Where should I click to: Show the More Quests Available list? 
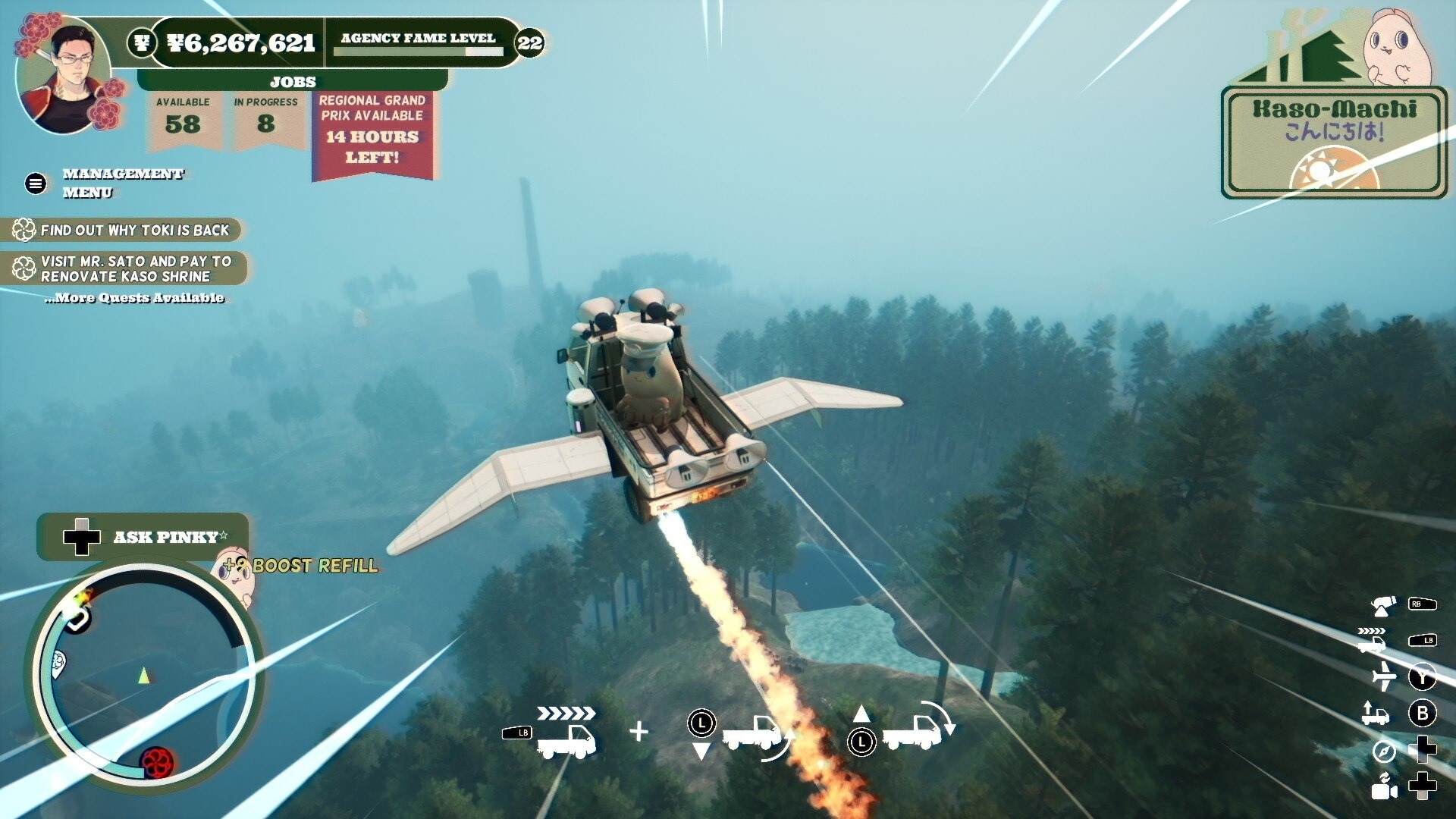[x=134, y=298]
